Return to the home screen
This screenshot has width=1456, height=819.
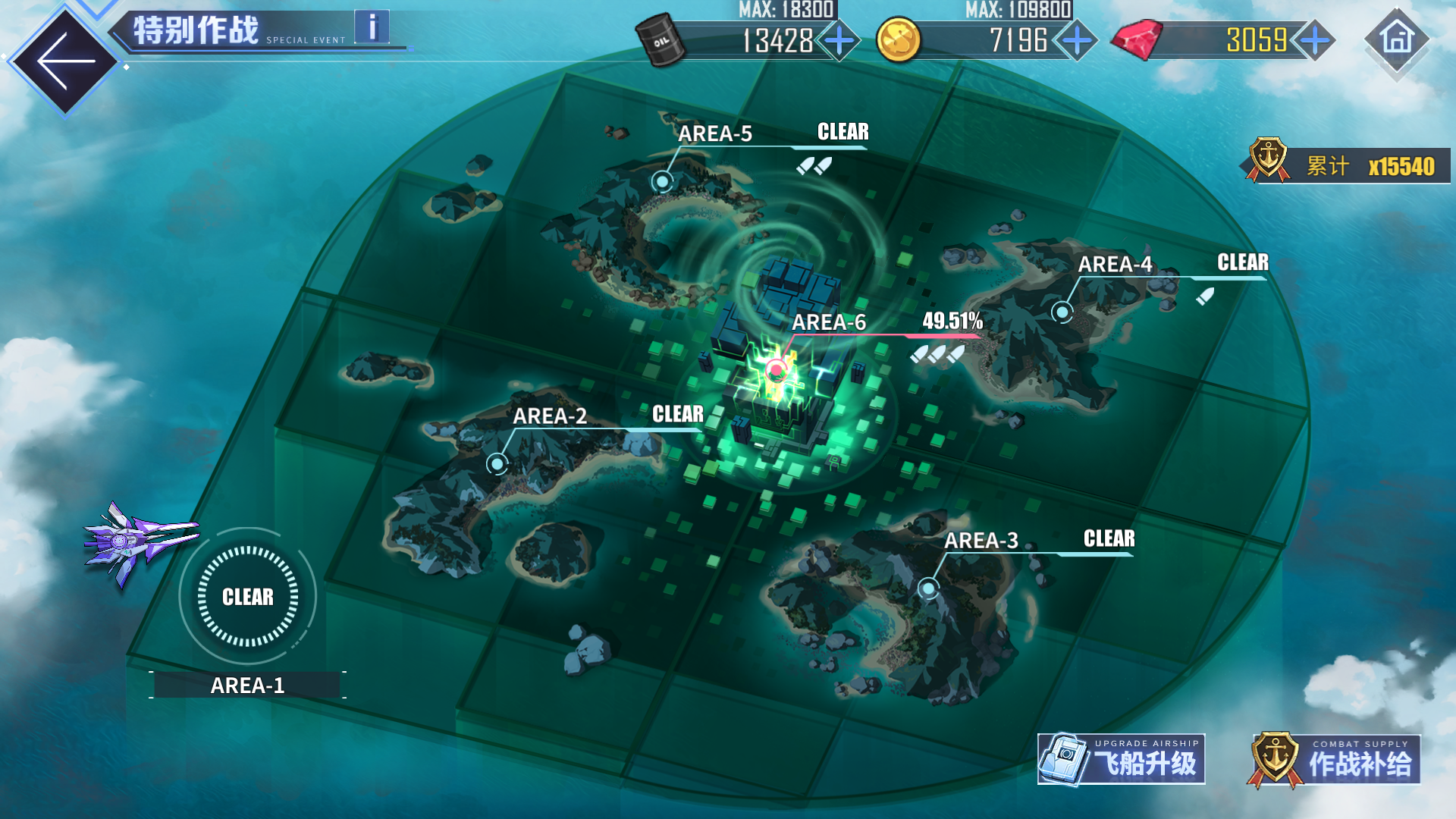click(1397, 39)
